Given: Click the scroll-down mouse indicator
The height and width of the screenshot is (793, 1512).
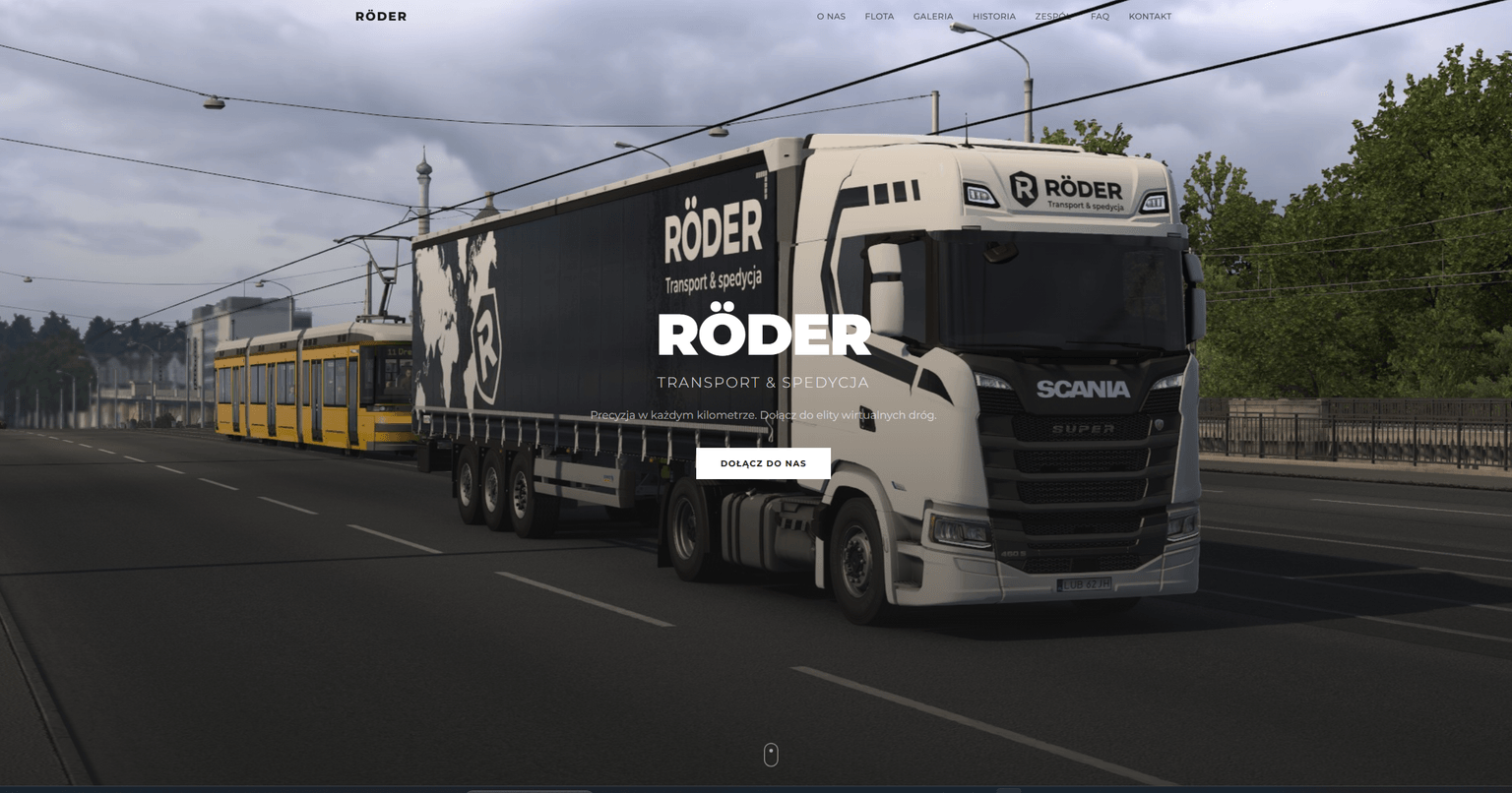Looking at the screenshot, I should (771, 754).
